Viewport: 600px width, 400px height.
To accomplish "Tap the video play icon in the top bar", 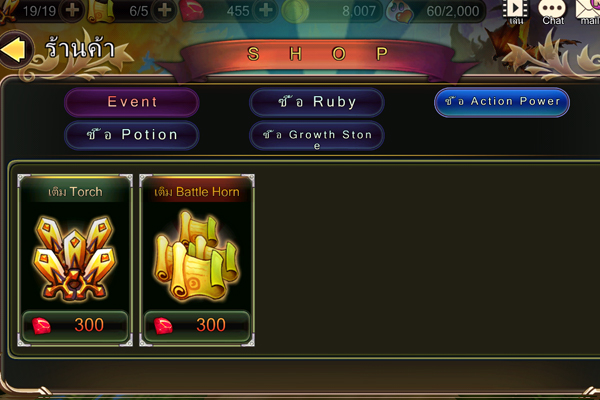I will tap(516, 10).
